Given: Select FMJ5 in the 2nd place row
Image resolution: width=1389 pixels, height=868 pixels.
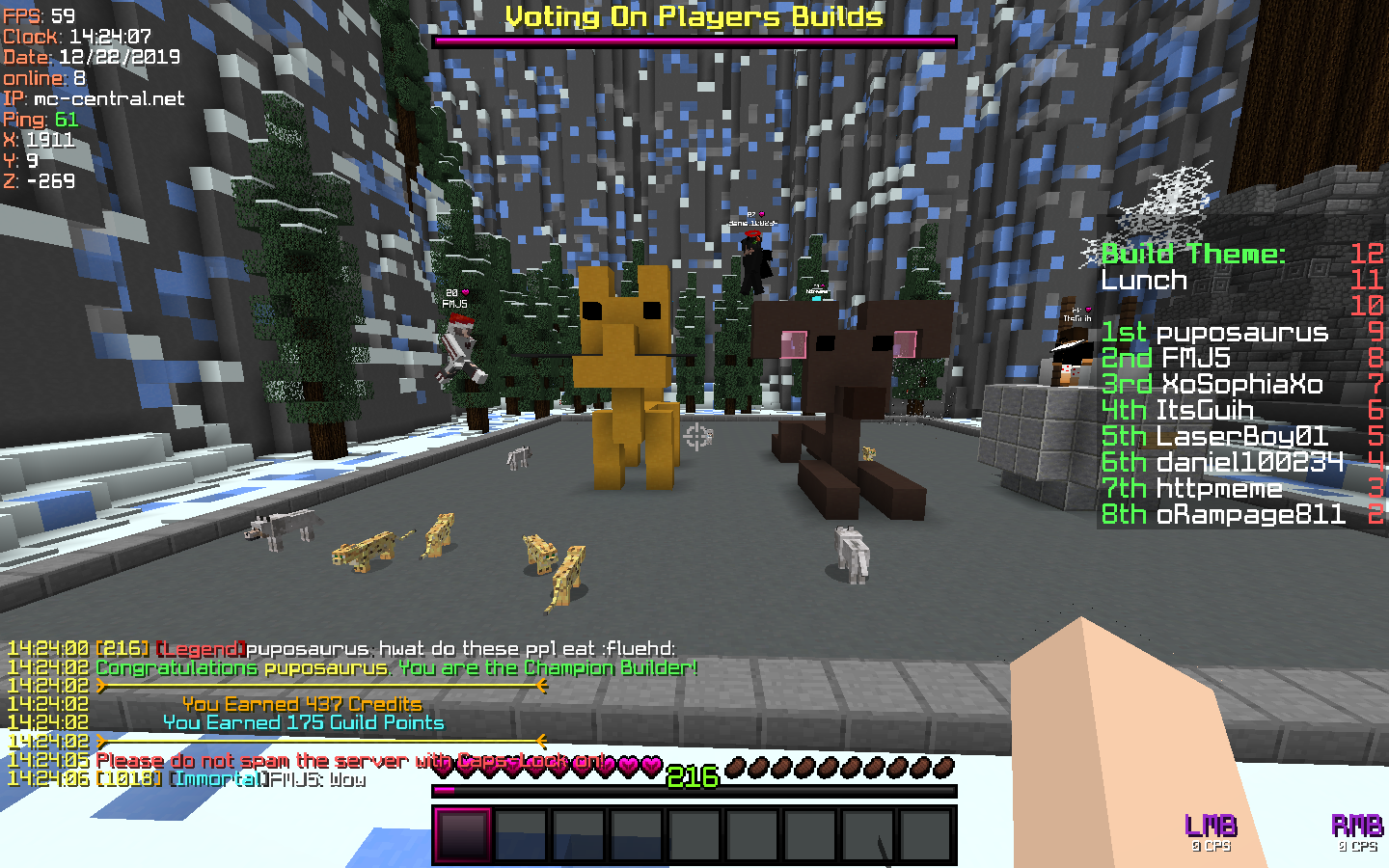Looking at the screenshot, I should click(1195, 359).
